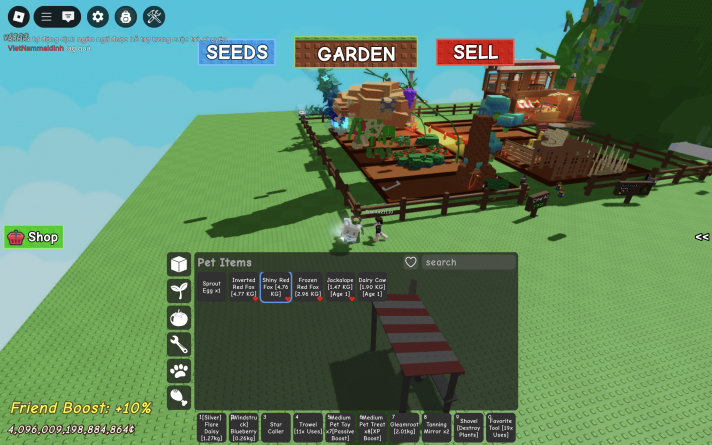The height and width of the screenshot is (445, 712).
Task: Teleport with the SEEDS button
Action: coord(236,52)
